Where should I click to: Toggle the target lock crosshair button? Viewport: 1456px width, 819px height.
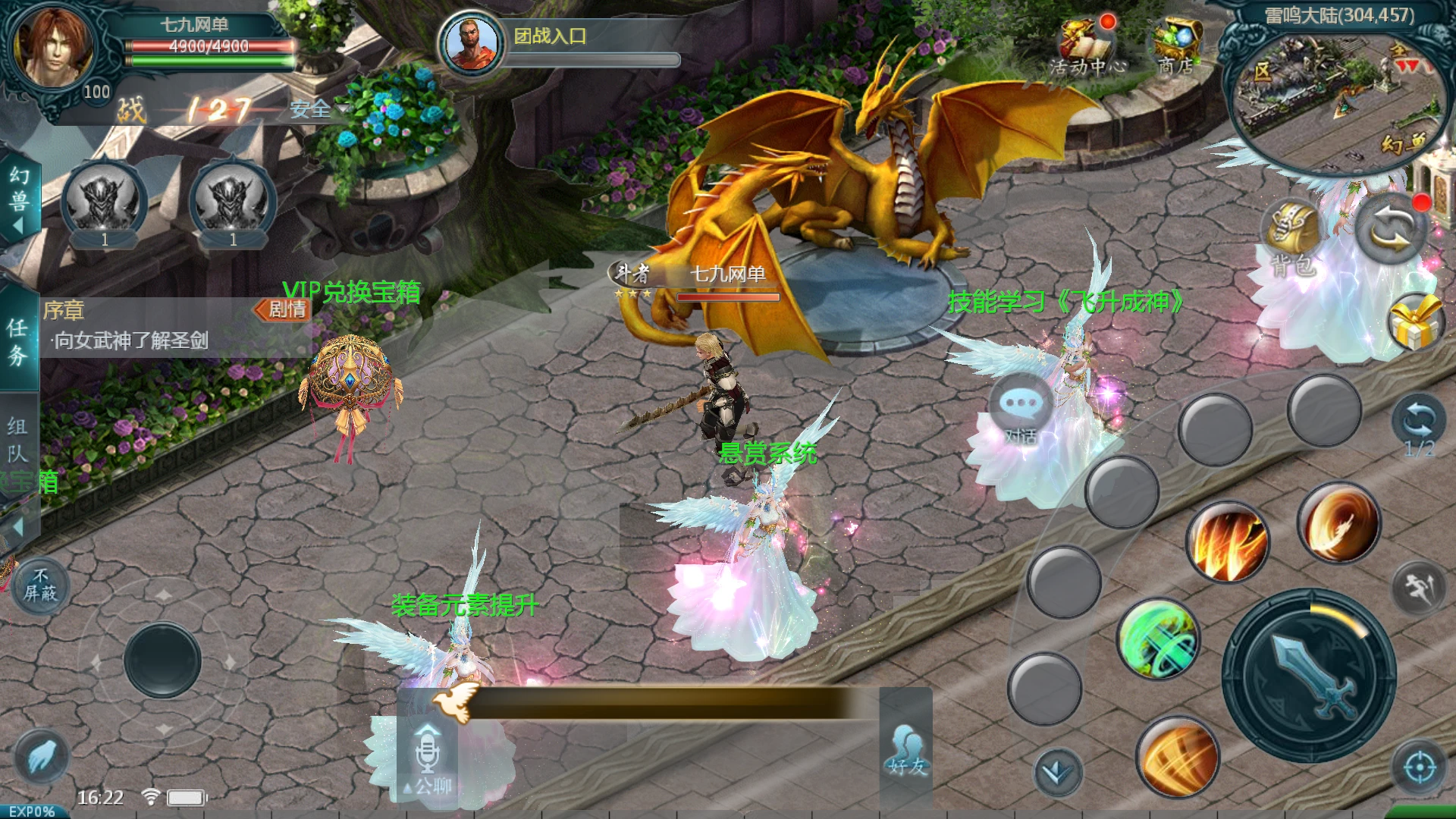(1420, 767)
